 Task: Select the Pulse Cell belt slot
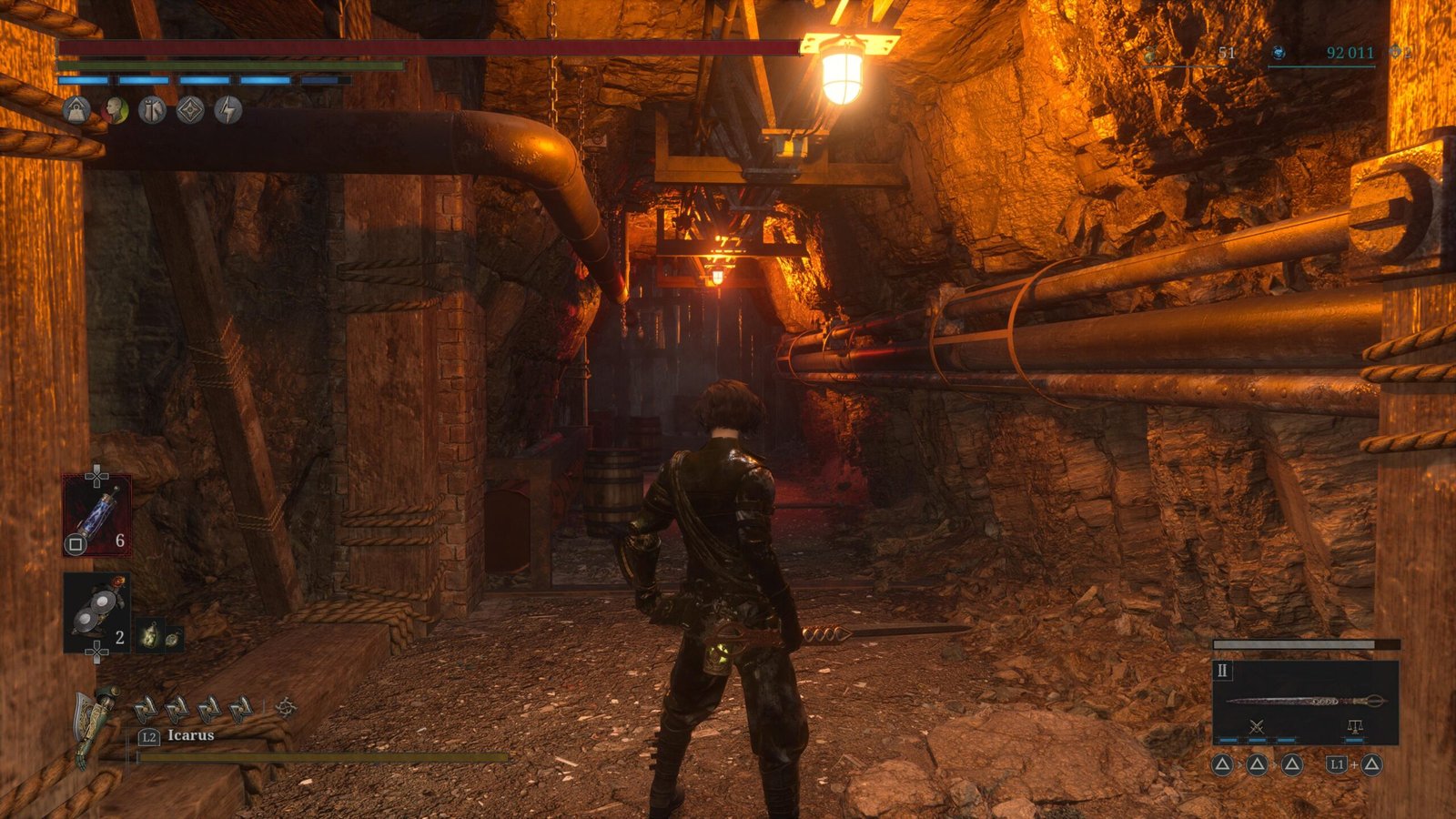coord(96,515)
